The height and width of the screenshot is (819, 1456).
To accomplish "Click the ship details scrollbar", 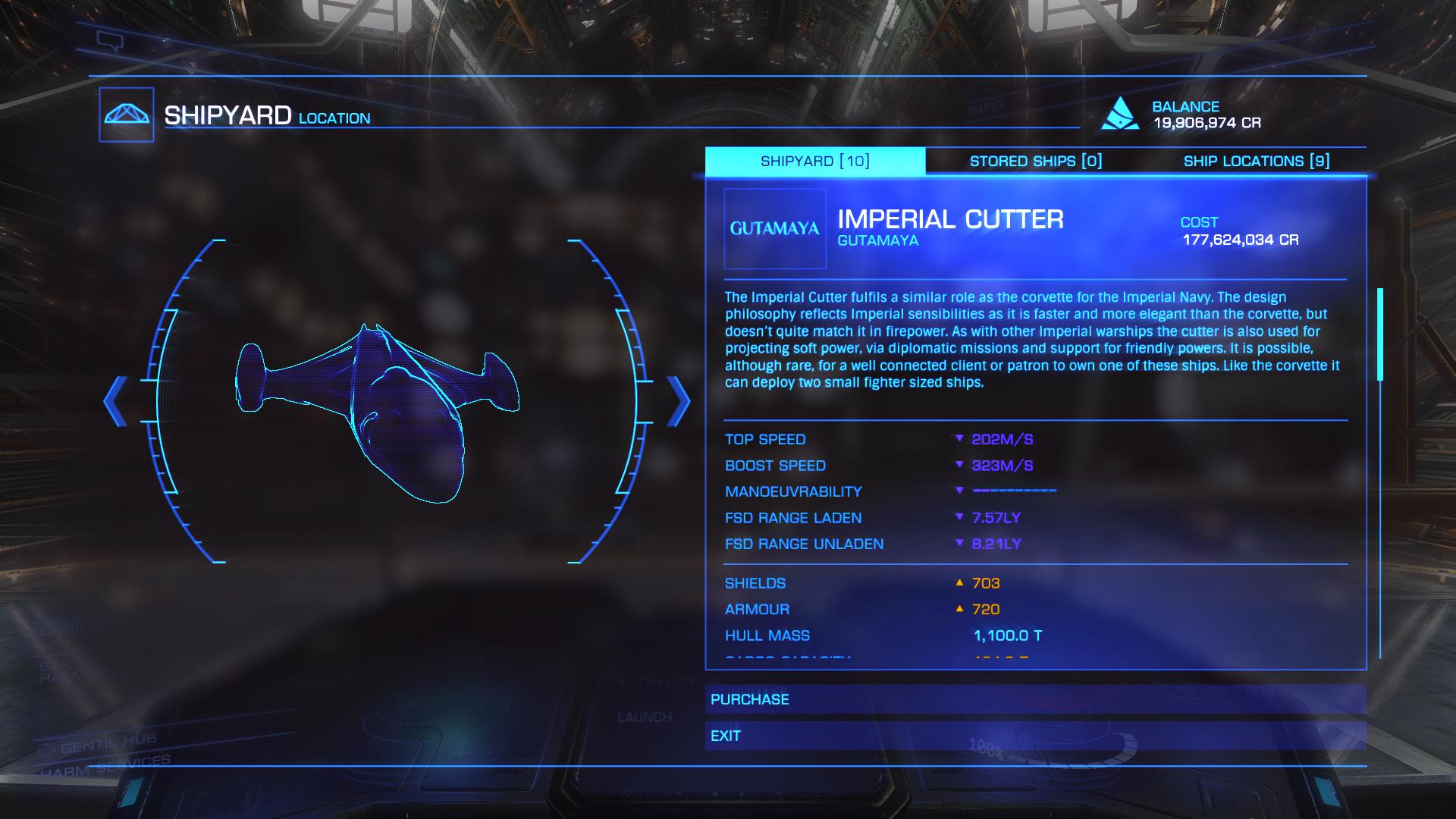I will [x=1380, y=334].
